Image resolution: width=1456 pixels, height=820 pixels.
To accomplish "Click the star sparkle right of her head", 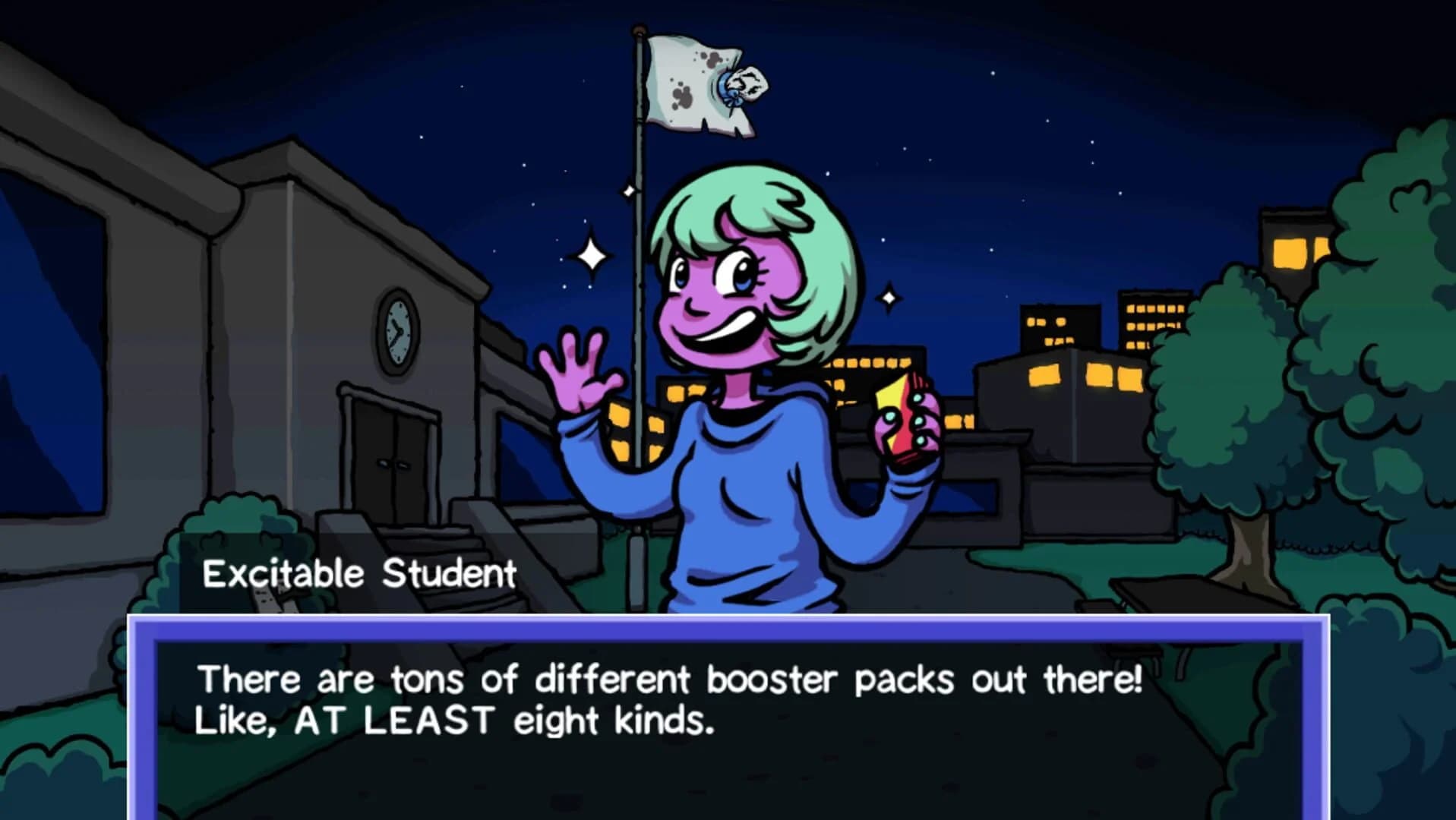I will pyautogui.click(x=889, y=296).
